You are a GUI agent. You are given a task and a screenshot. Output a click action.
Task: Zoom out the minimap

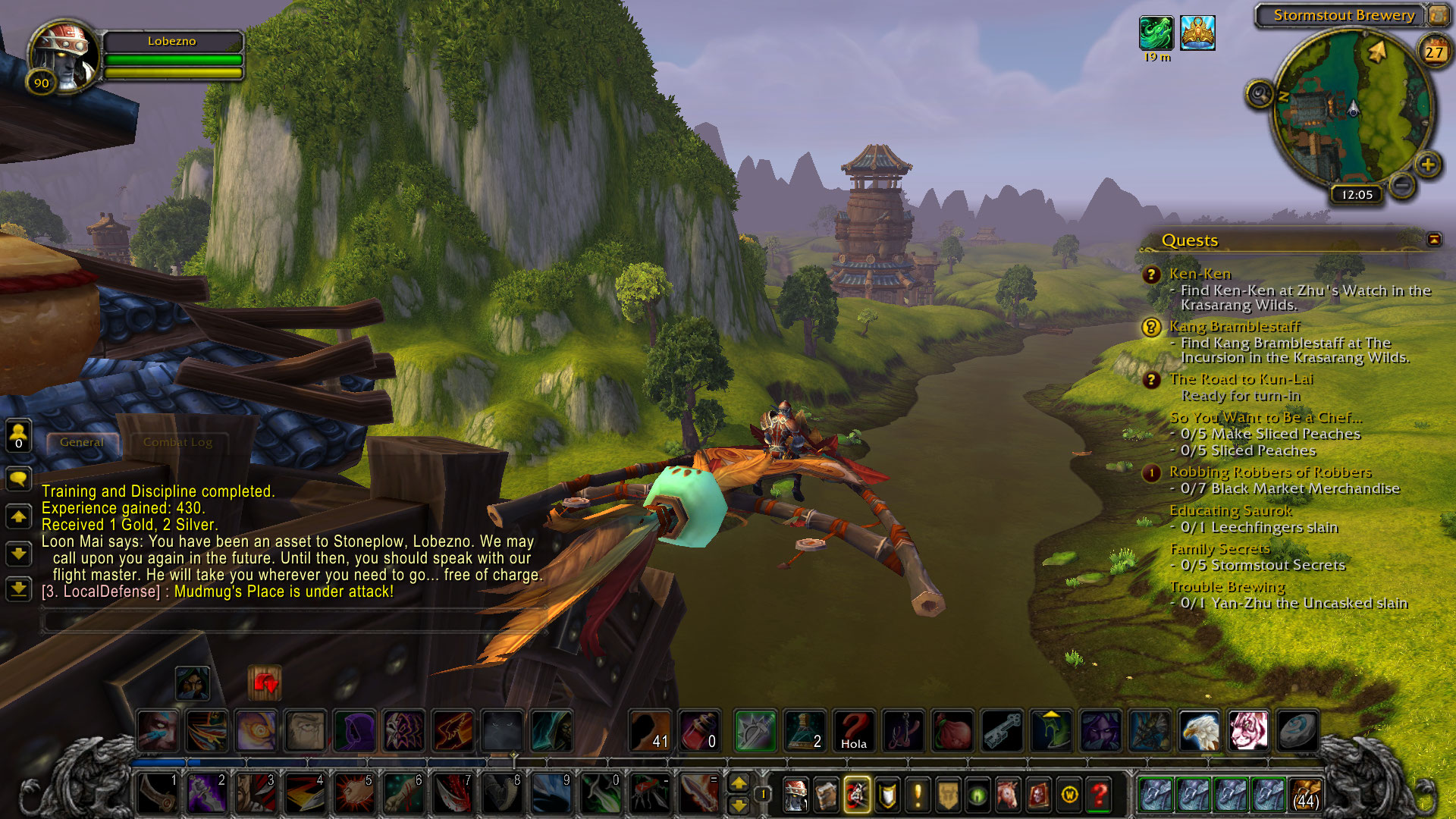1402,184
